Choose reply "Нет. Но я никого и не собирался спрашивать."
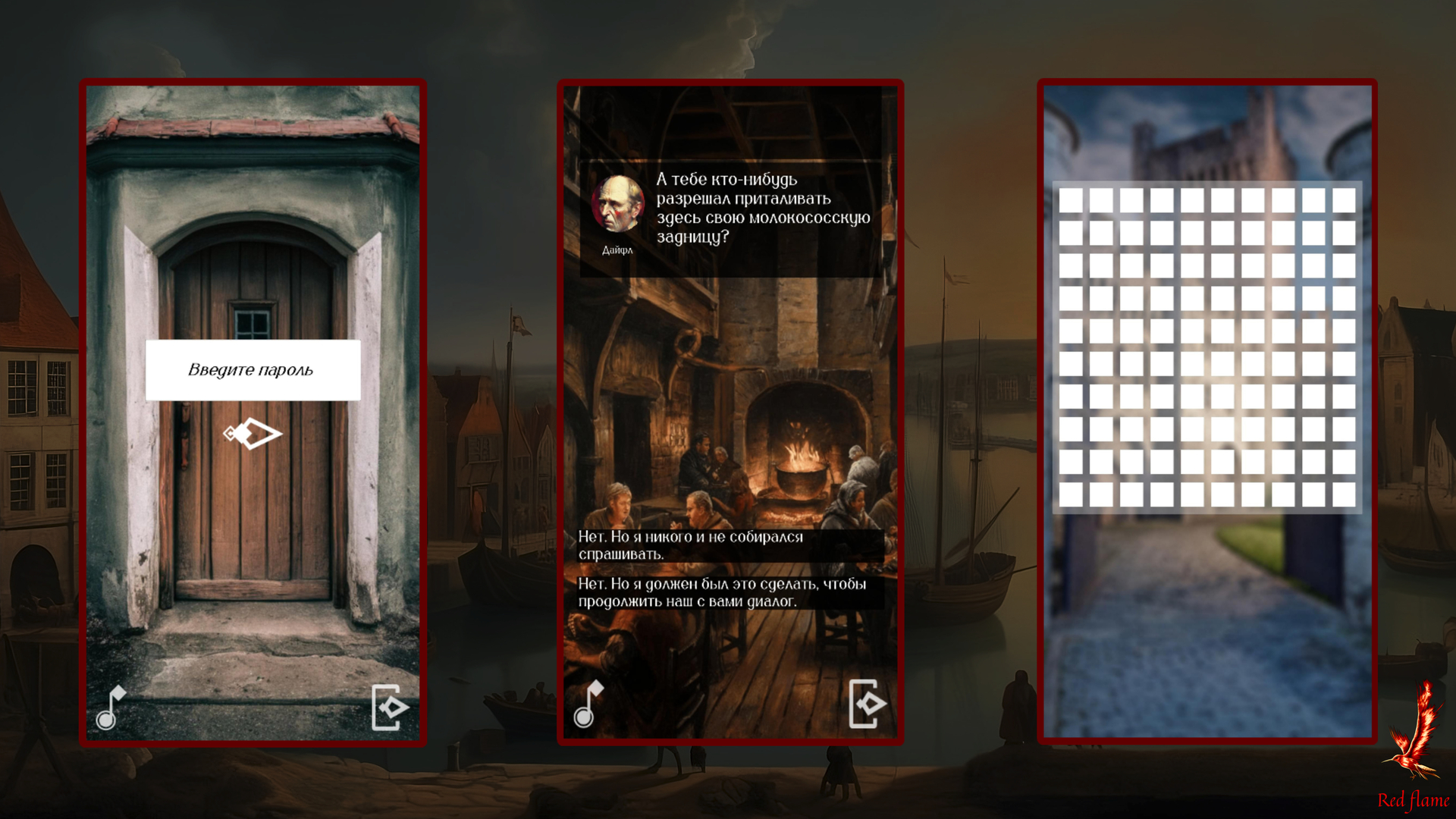The image size is (1456, 819). (x=730, y=545)
